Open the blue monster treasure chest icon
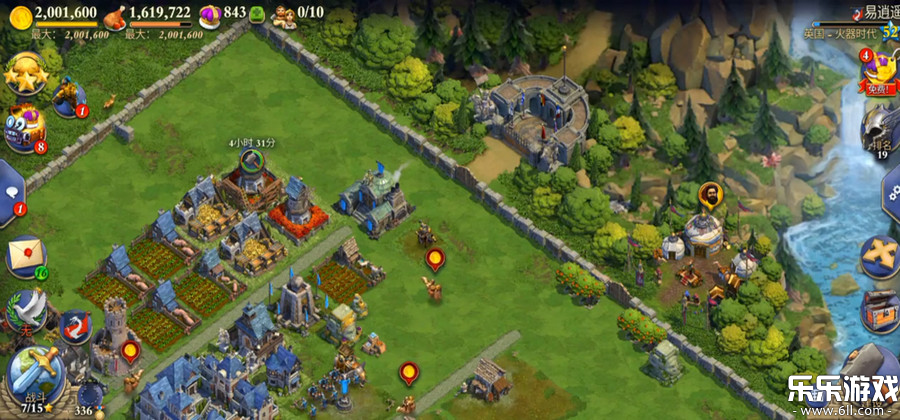The image size is (900, 420). 23,131
